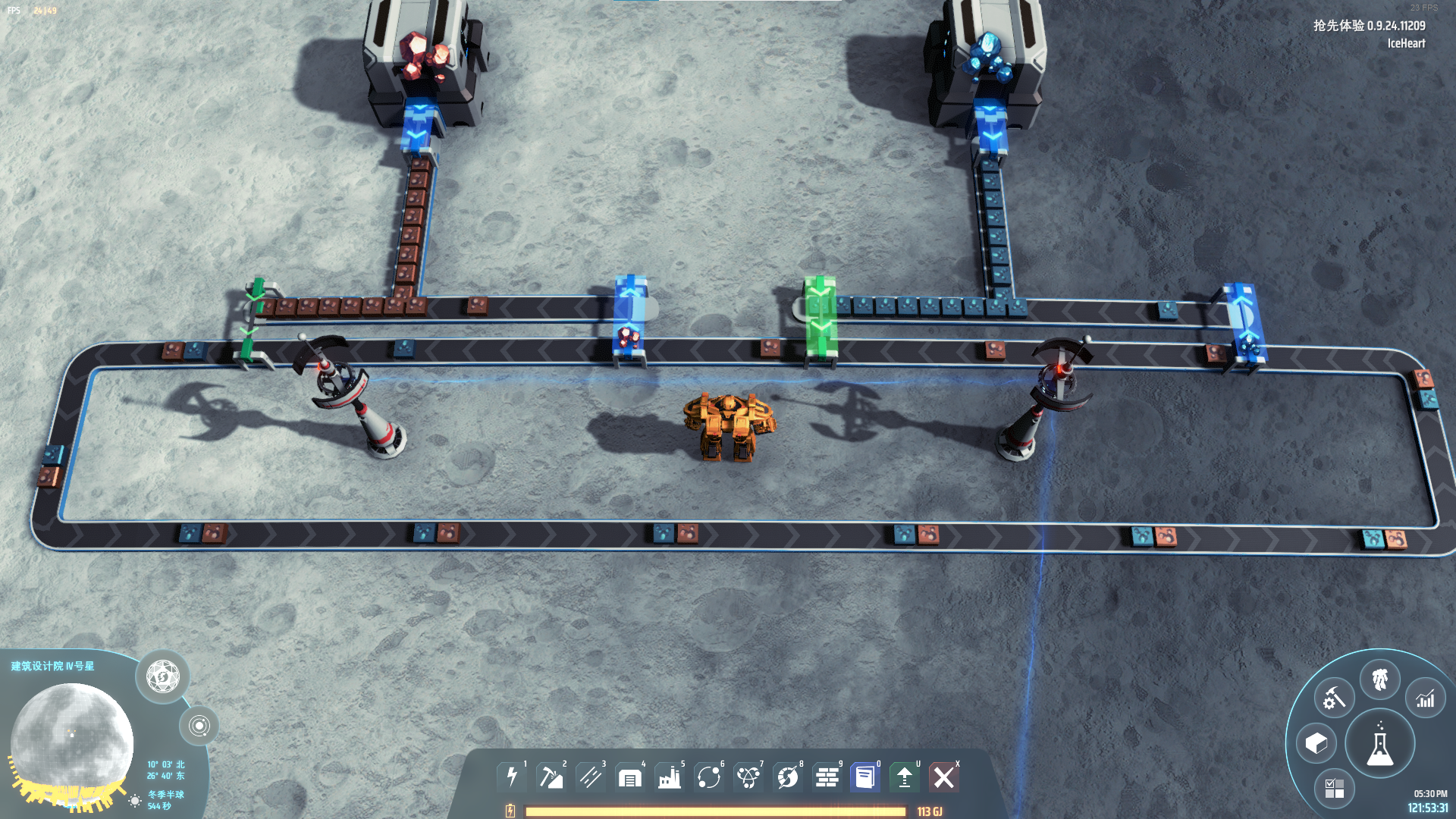Open the Dyson sphere editor icon
Screen dimensions: 1456x819
tap(163, 676)
